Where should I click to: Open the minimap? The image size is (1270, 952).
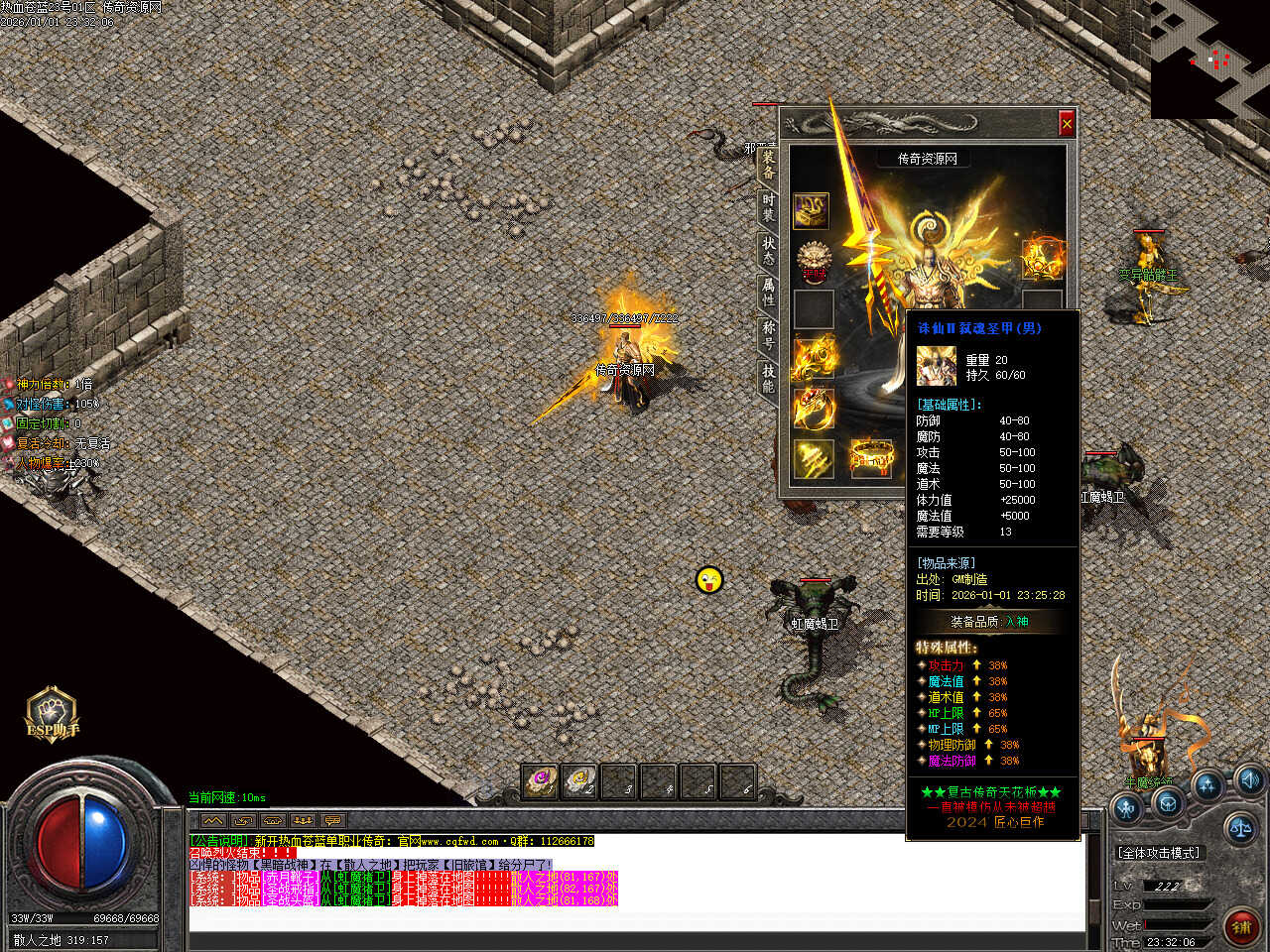(x=1209, y=59)
